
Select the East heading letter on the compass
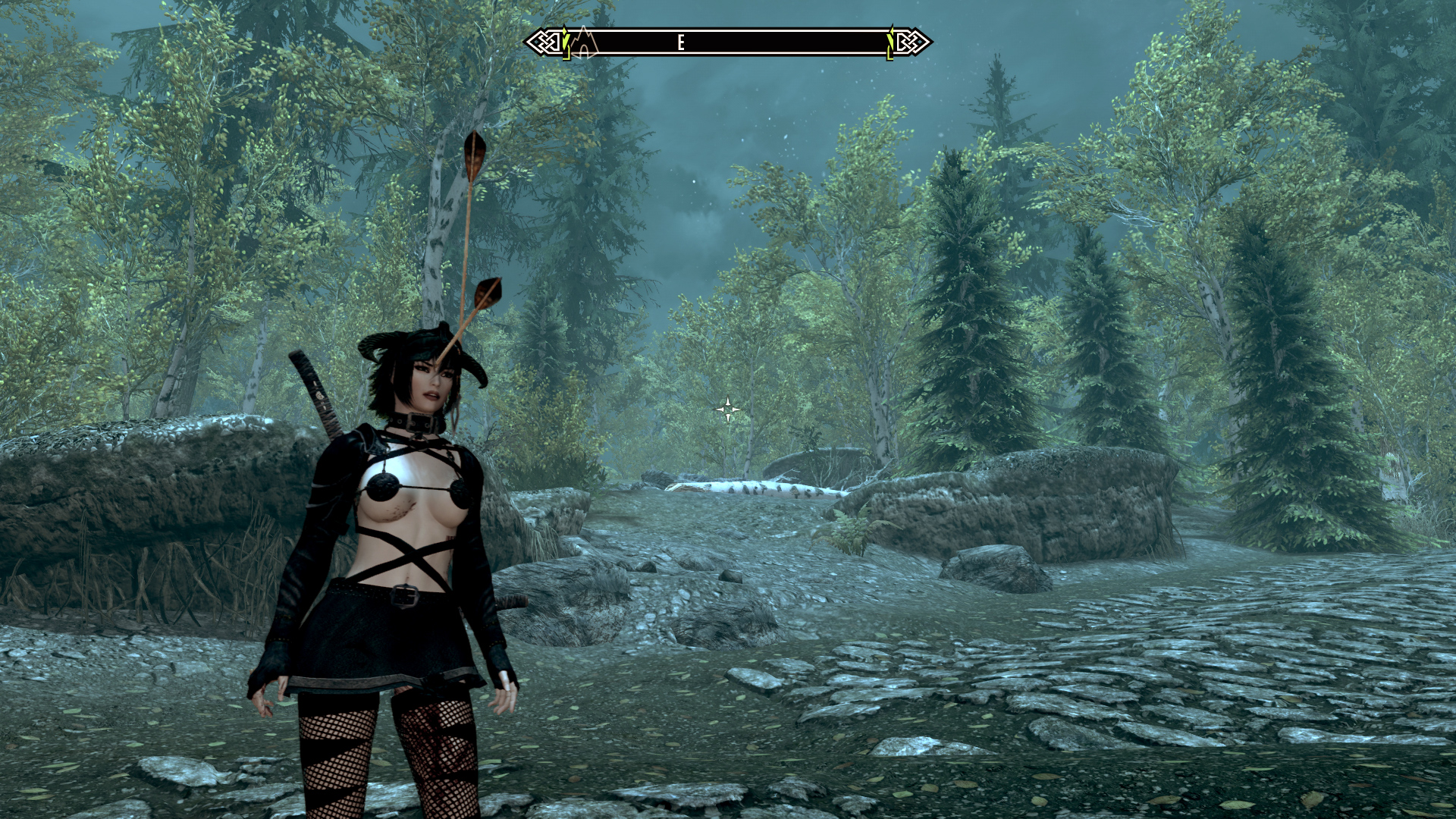point(681,43)
